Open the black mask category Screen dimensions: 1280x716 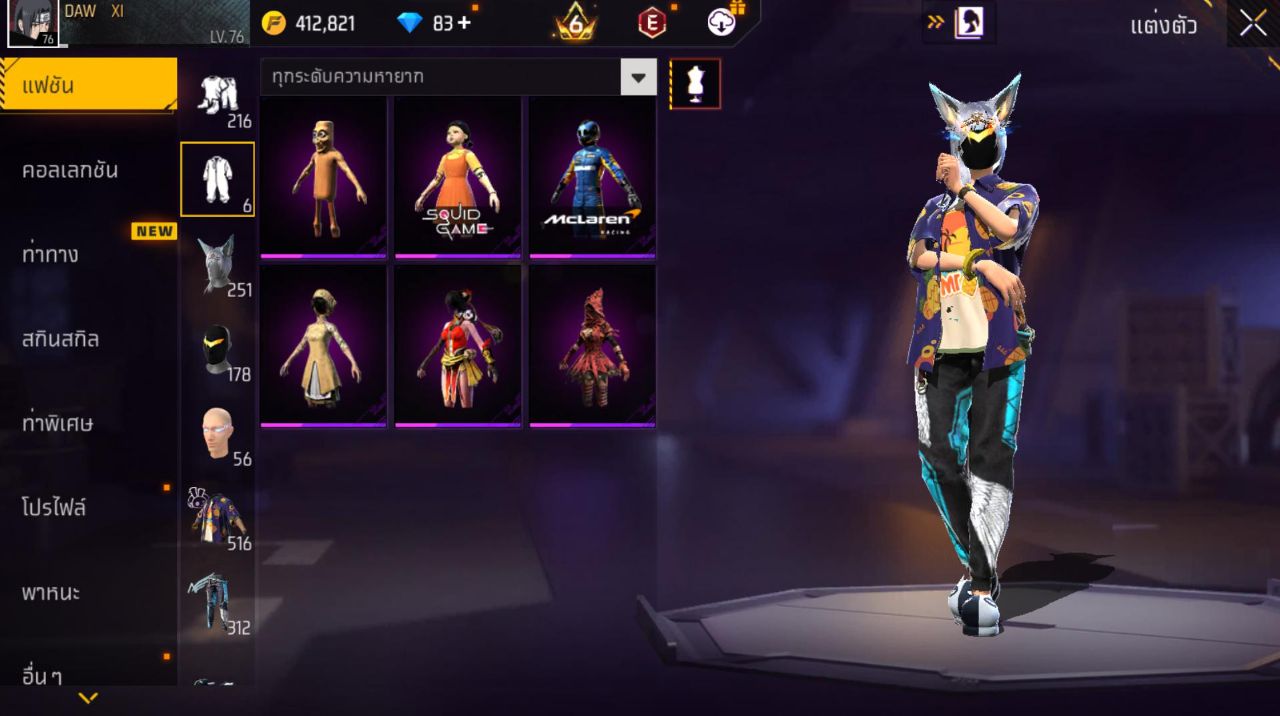217,349
